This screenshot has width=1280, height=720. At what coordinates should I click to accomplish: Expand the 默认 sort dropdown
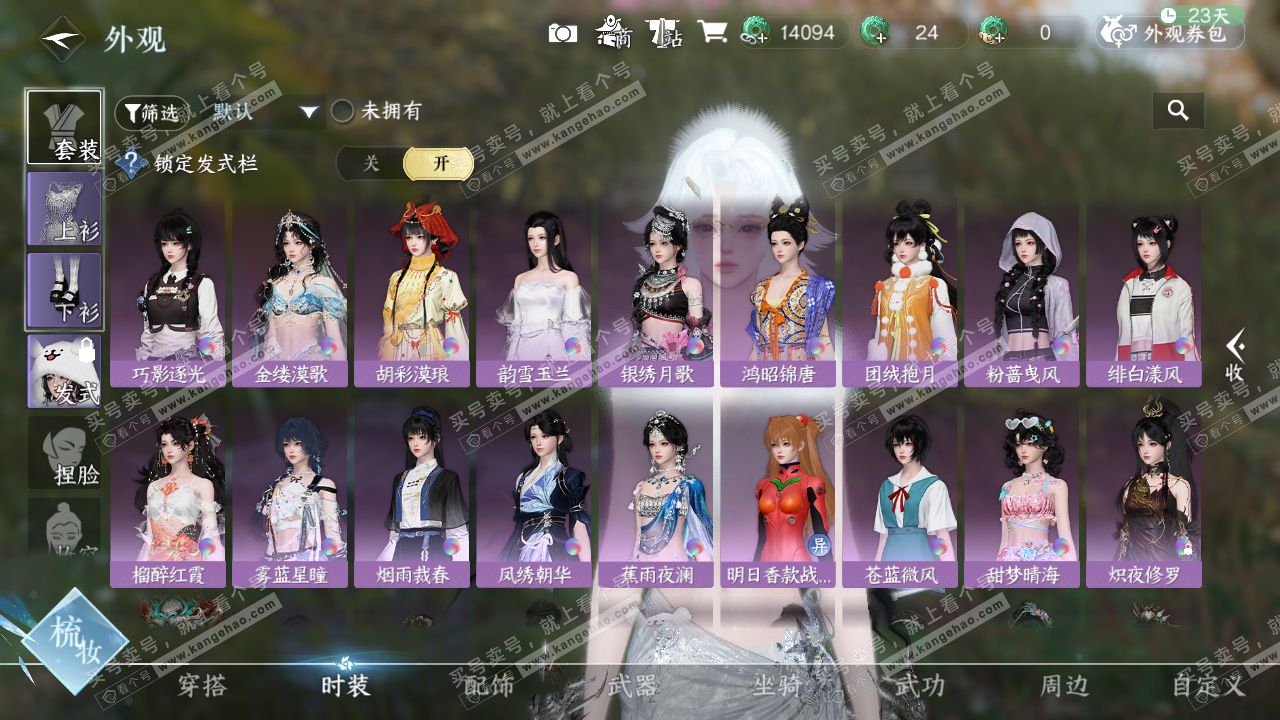coord(265,112)
